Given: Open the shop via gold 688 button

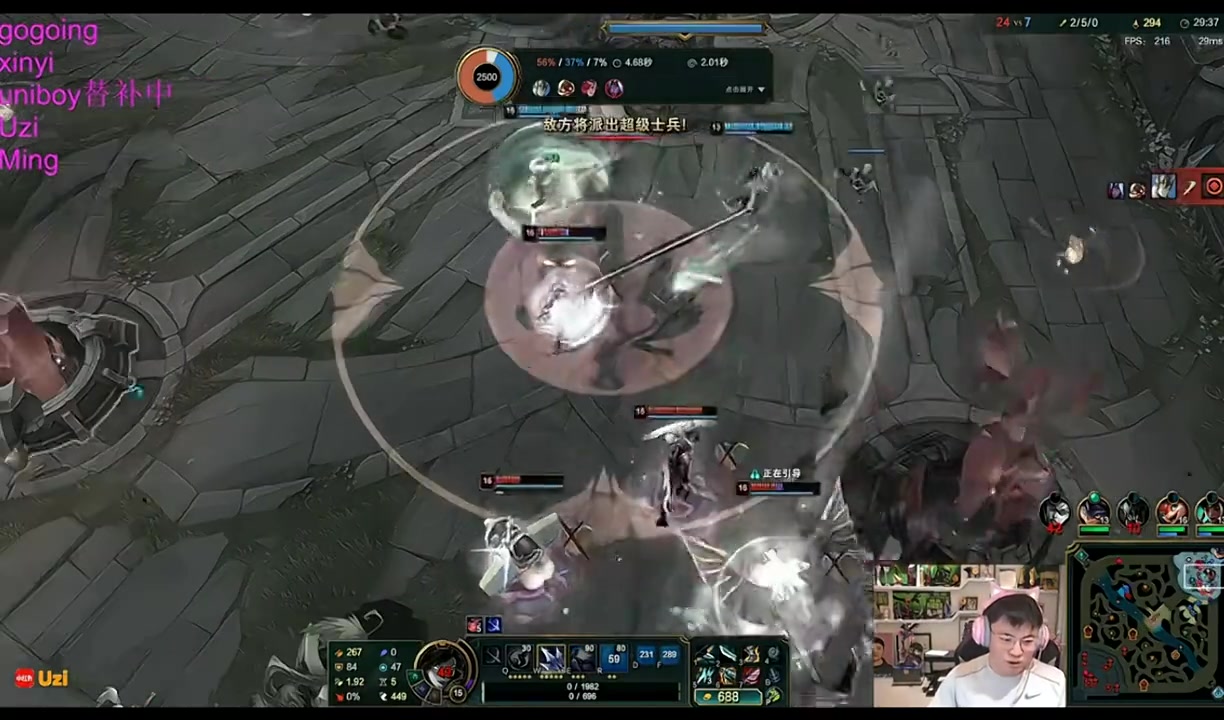Looking at the screenshot, I should point(727,697).
